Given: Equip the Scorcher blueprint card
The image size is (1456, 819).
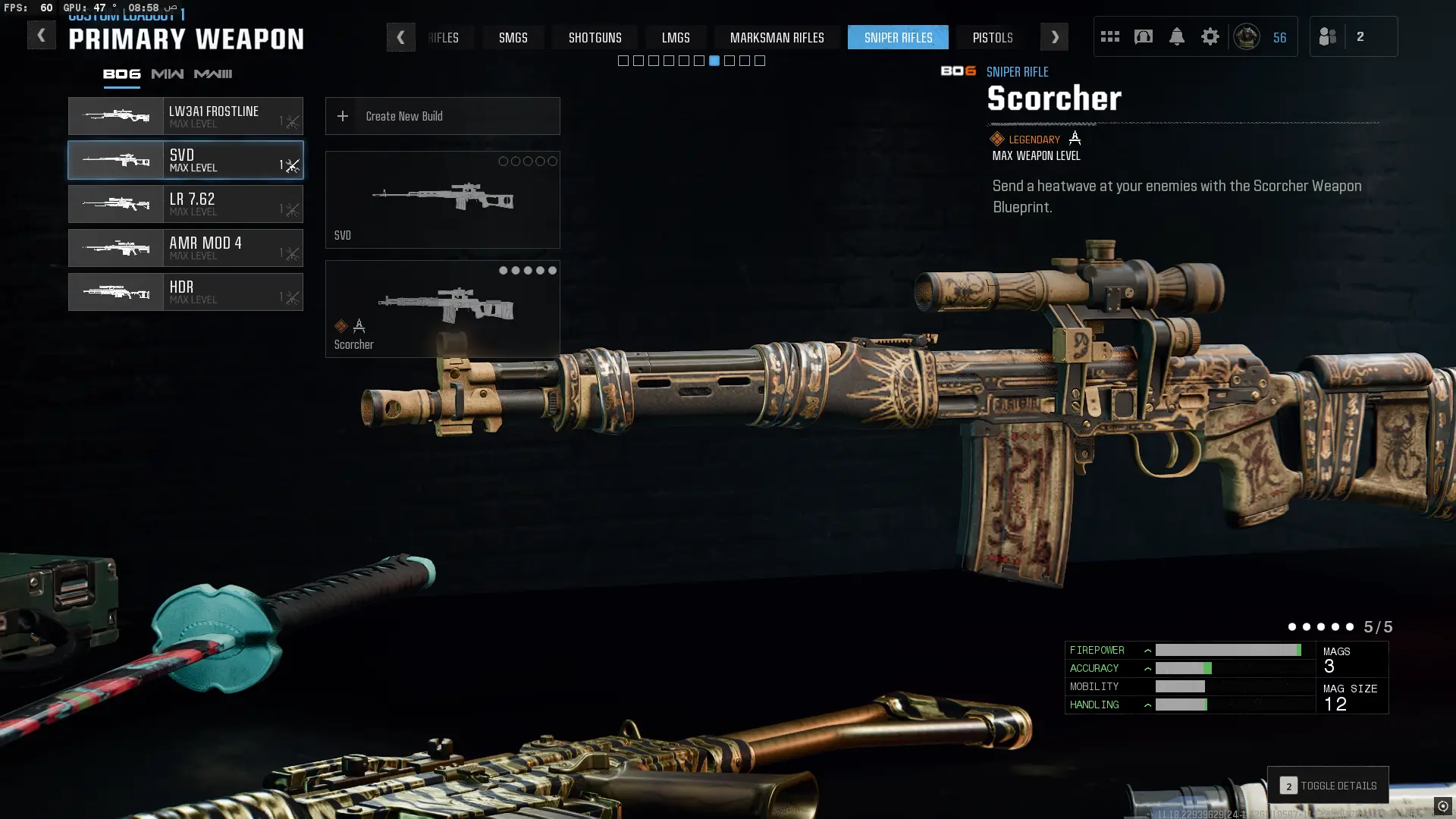Looking at the screenshot, I should [442, 309].
